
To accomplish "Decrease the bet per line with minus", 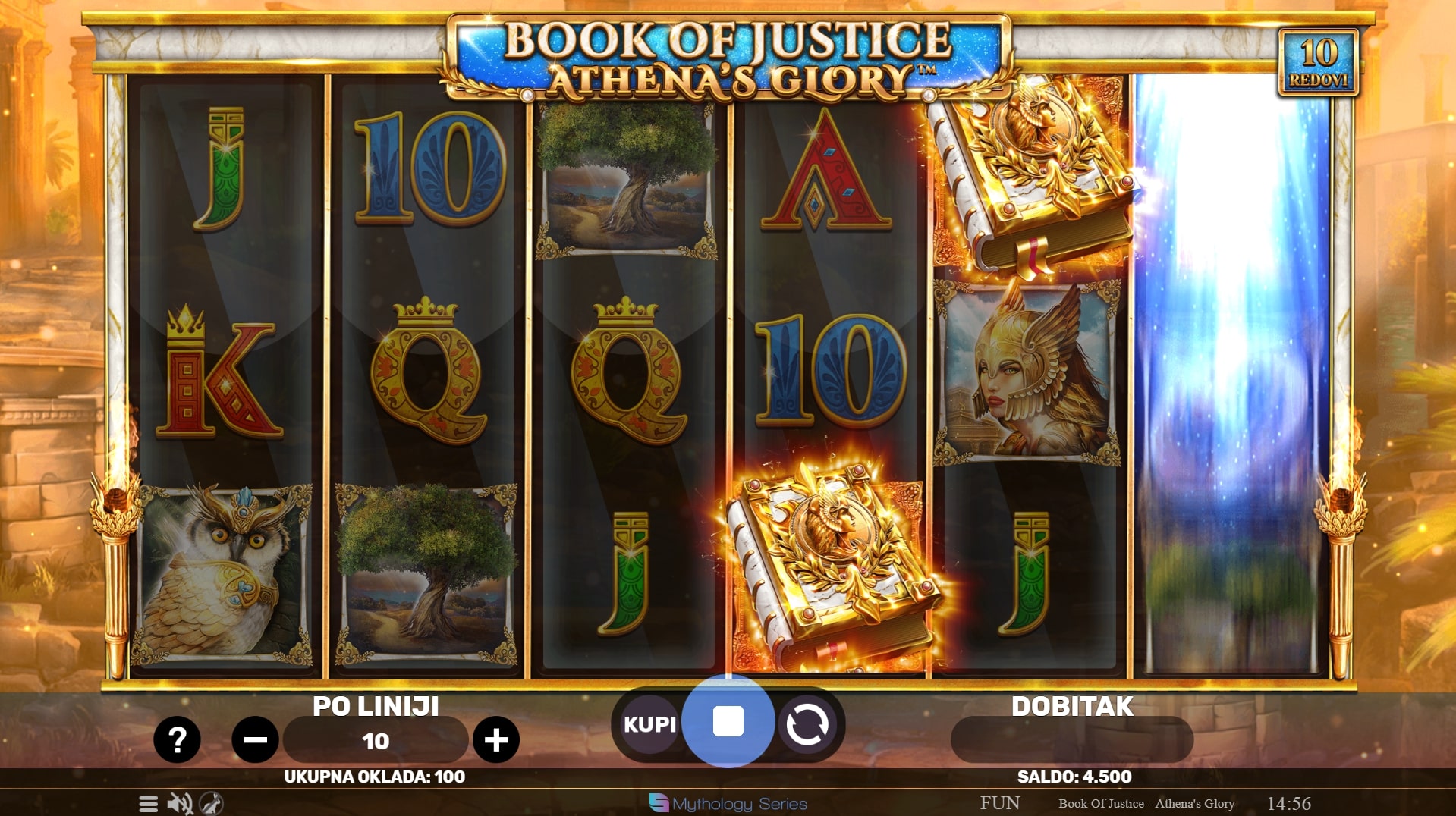I will point(255,739).
